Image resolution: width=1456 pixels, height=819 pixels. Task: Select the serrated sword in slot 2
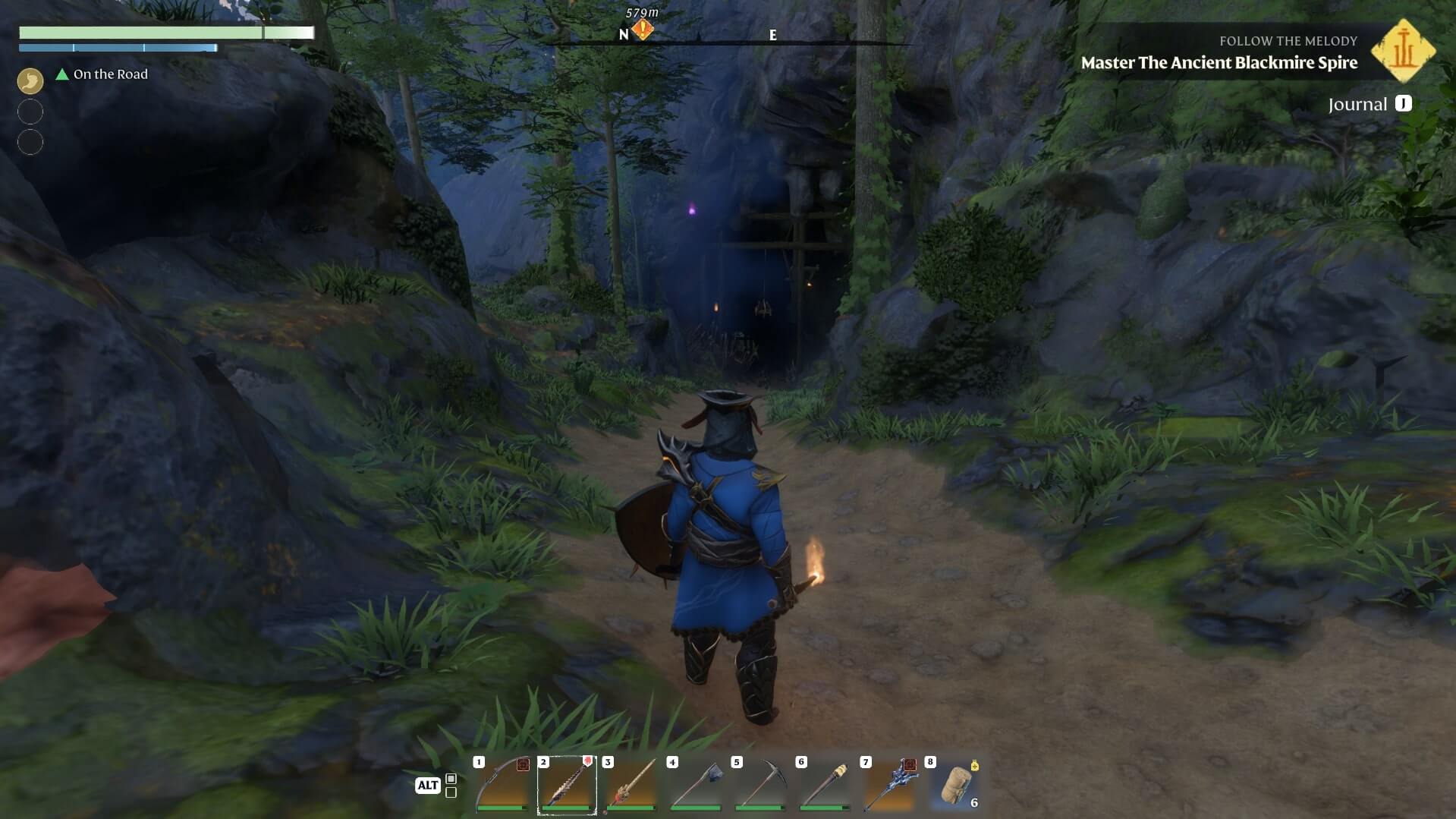[x=567, y=786]
